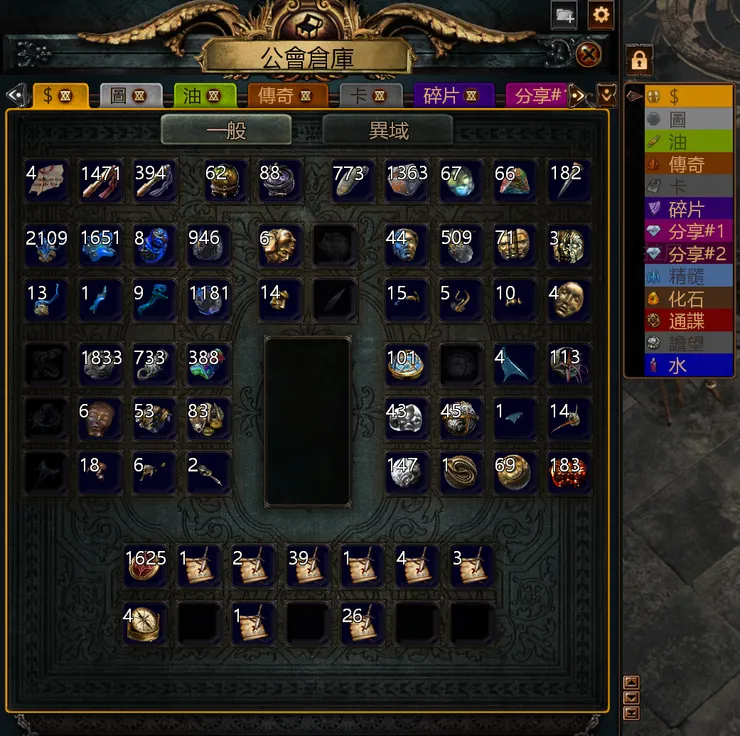Viewport: 740px width, 736px height.
Task: Click the folder icon next to the gear
Action: point(564,14)
